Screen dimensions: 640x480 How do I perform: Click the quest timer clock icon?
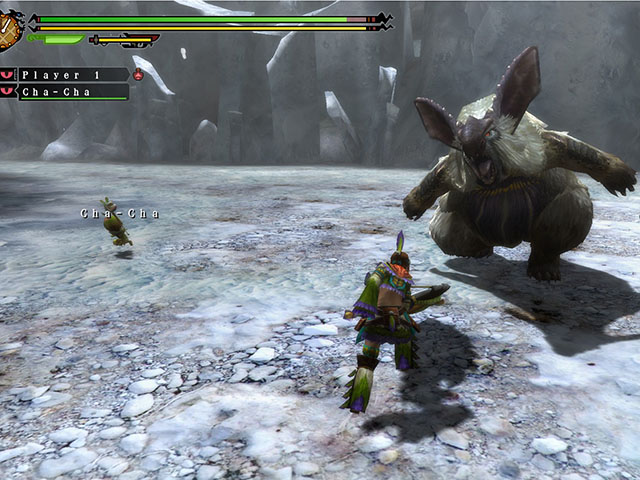pos(9,29)
